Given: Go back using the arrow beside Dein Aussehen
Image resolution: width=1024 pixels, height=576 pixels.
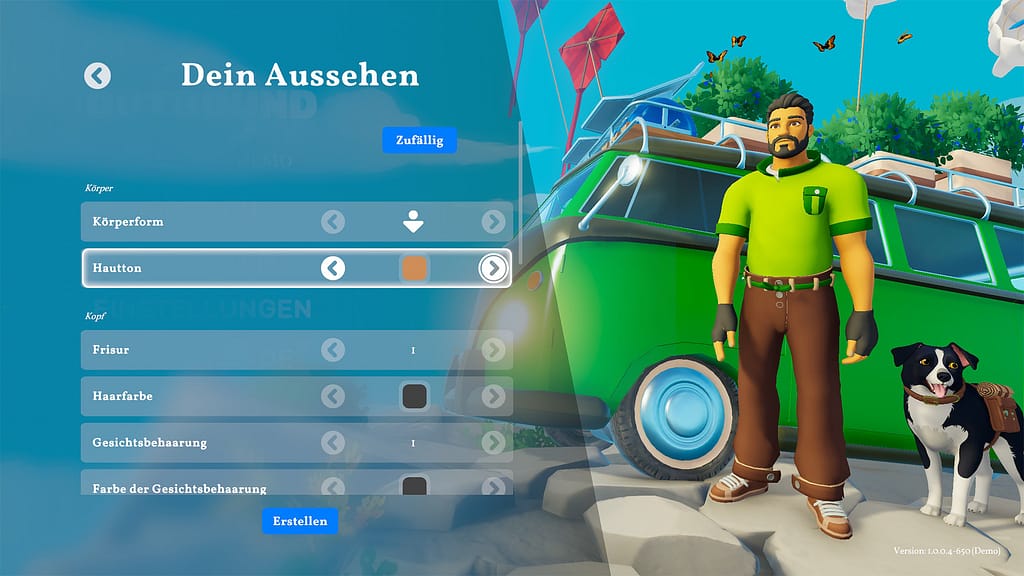Looking at the screenshot, I should click(97, 75).
